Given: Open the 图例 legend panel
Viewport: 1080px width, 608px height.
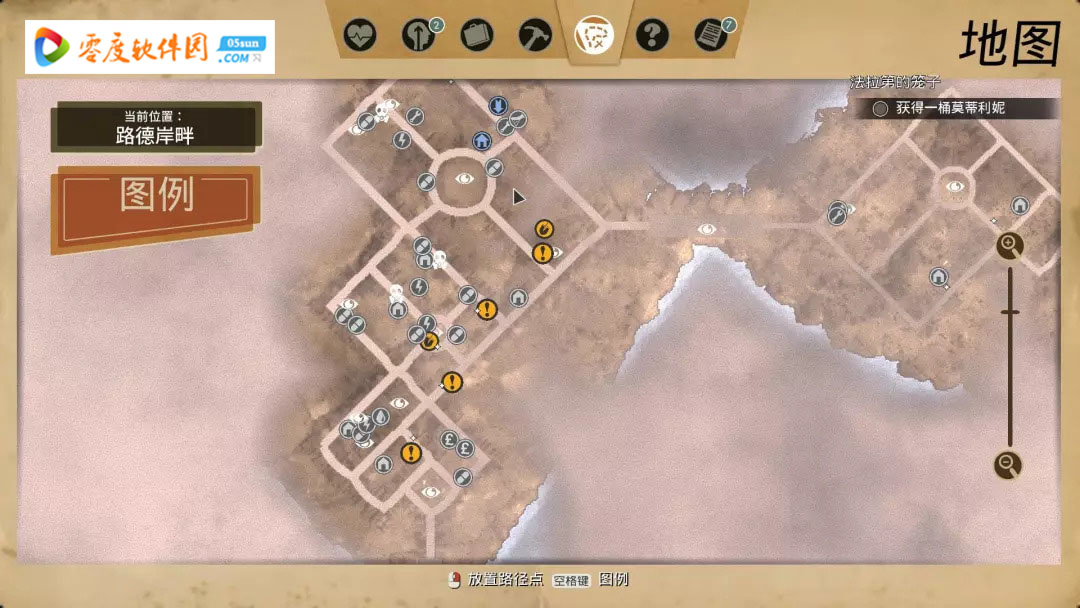Looking at the screenshot, I should pyautogui.click(x=157, y=196).
